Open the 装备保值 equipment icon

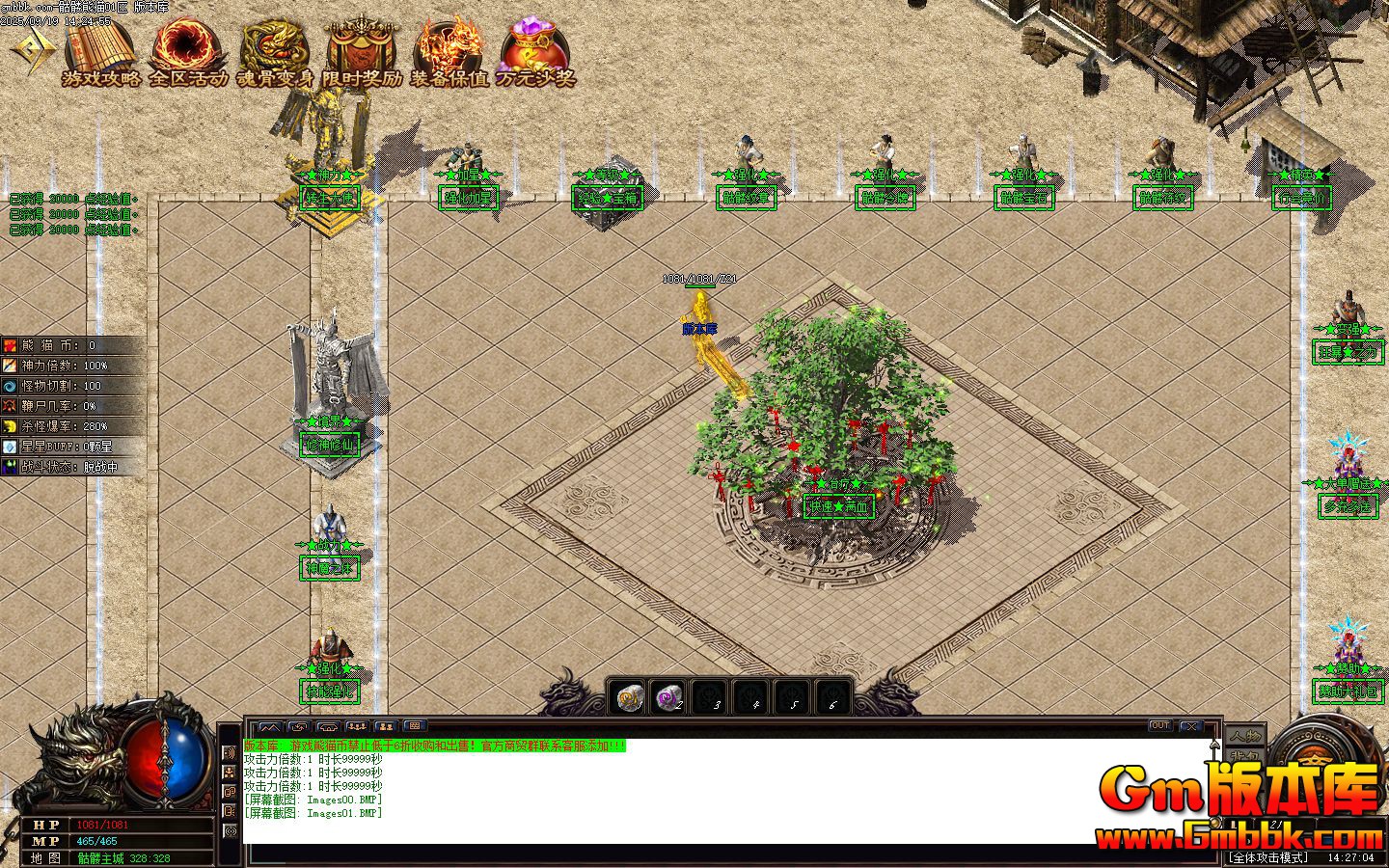(446, 46)
